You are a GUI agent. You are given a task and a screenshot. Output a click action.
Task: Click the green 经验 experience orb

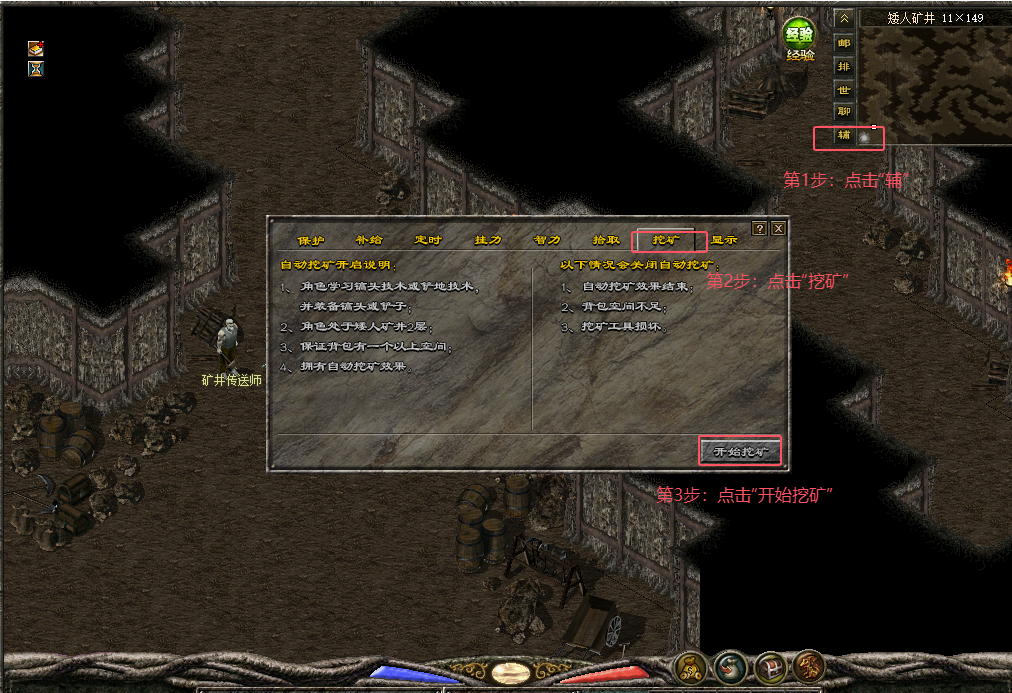click(x=799, y=33)
